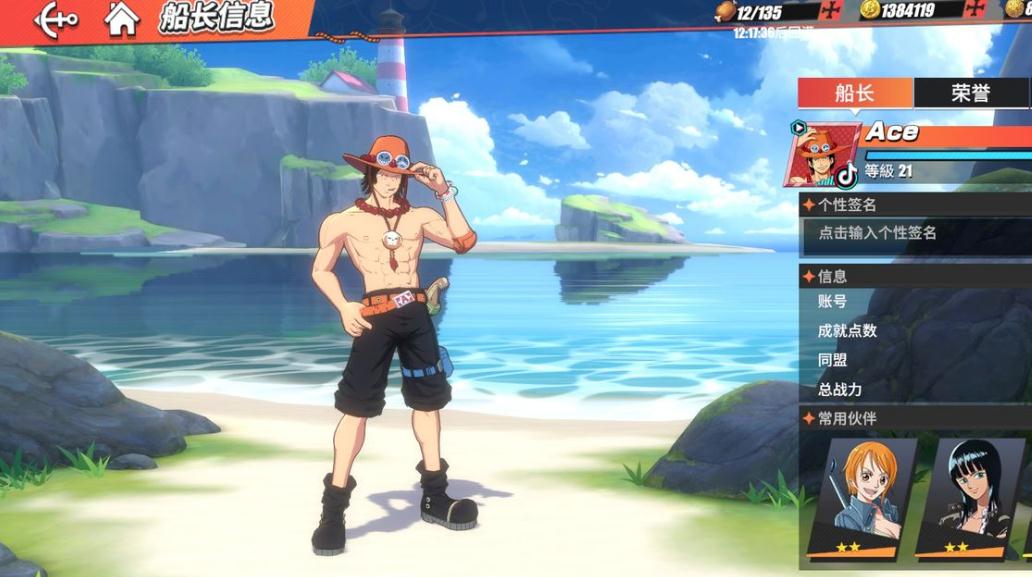
Task: Go back using the anchor arrow button
Action: (55, 19)
